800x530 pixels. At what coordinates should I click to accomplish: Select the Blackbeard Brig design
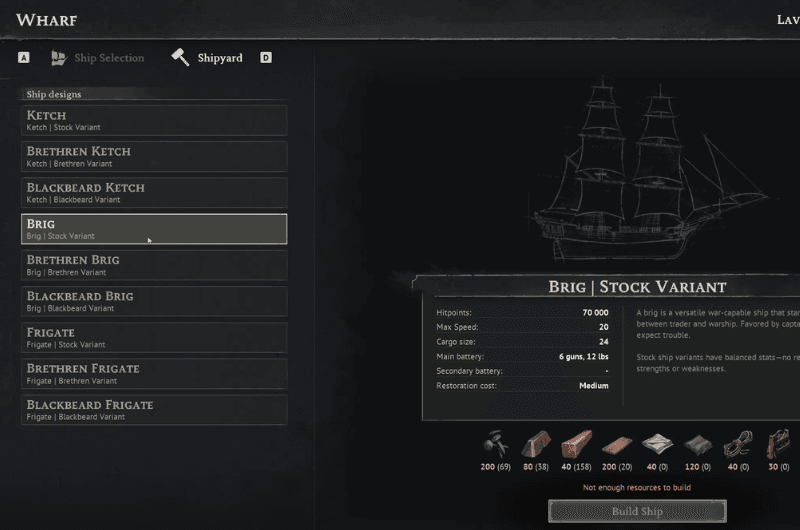pos(154,301)
